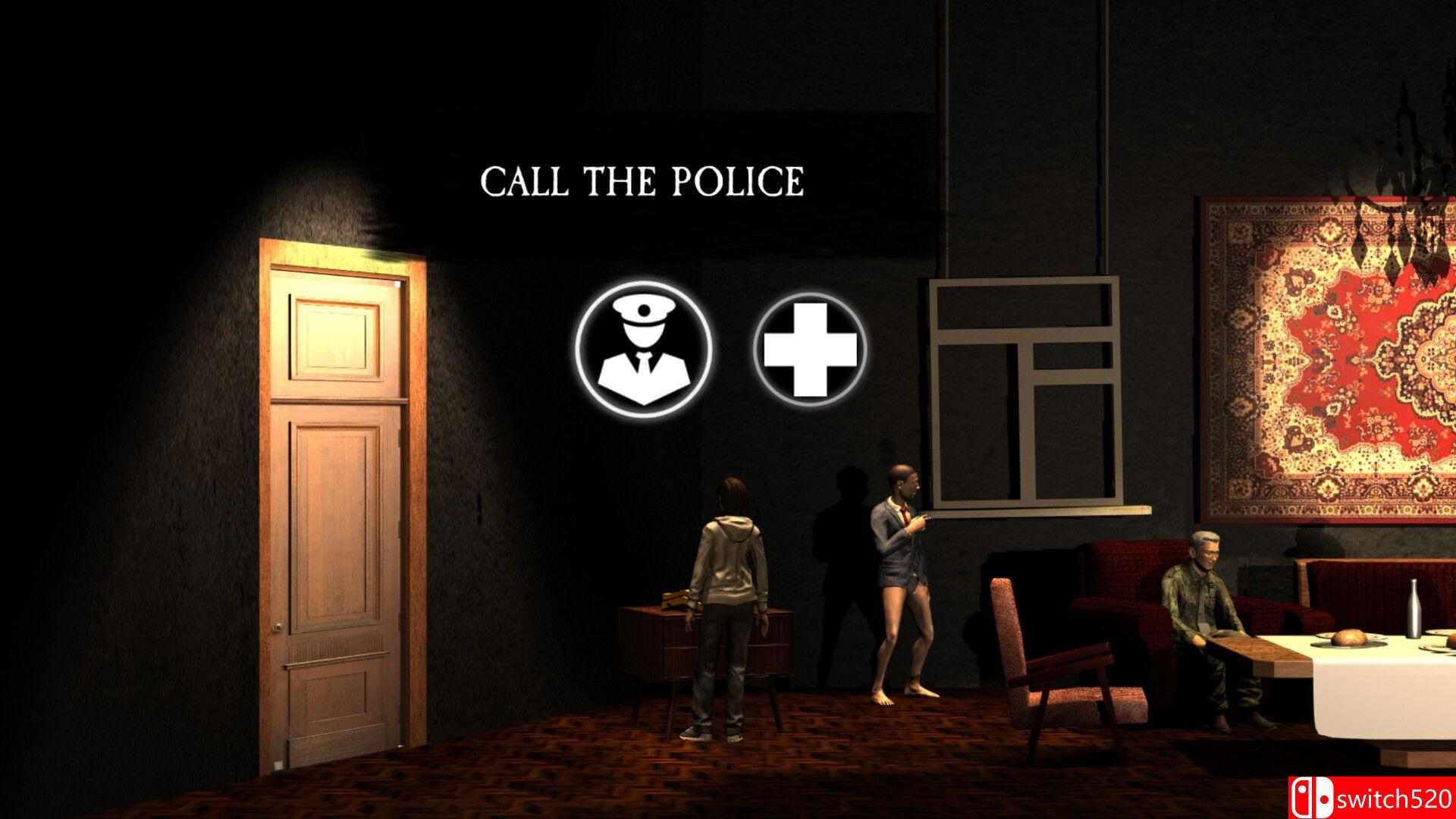Click the Nintendo Switch emblem in the watermark

tap(1312, 796)
